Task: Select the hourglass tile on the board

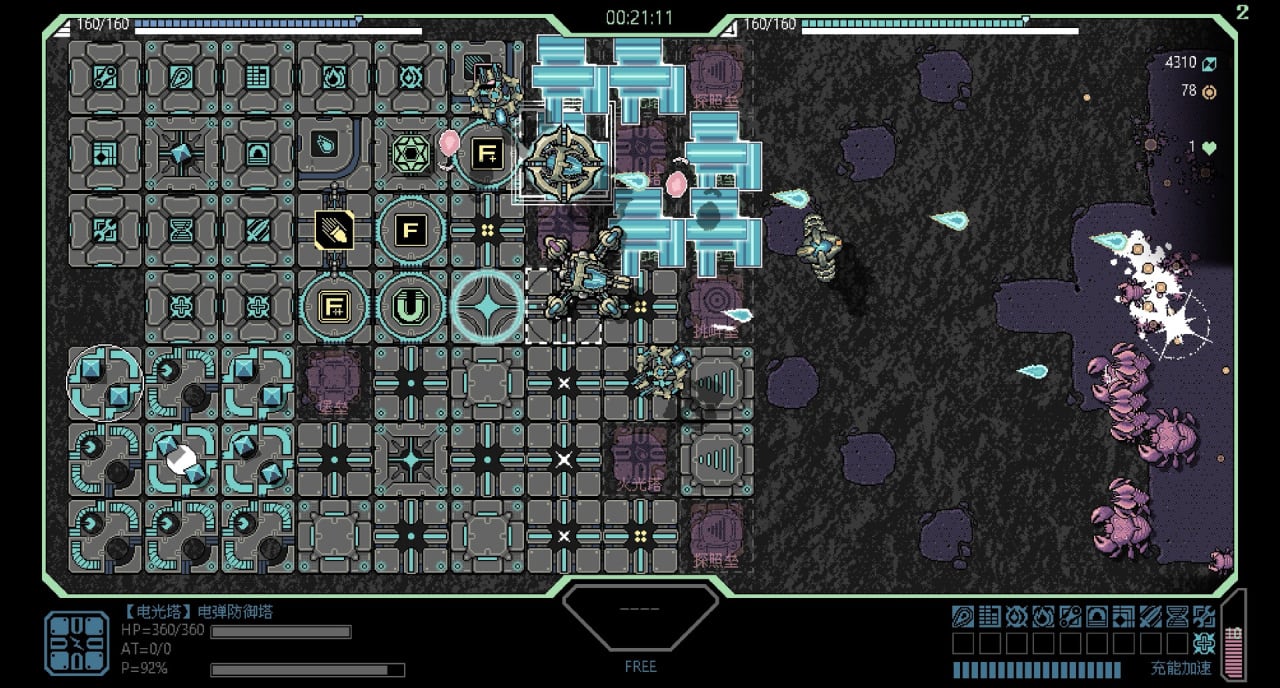Action: 181,230
